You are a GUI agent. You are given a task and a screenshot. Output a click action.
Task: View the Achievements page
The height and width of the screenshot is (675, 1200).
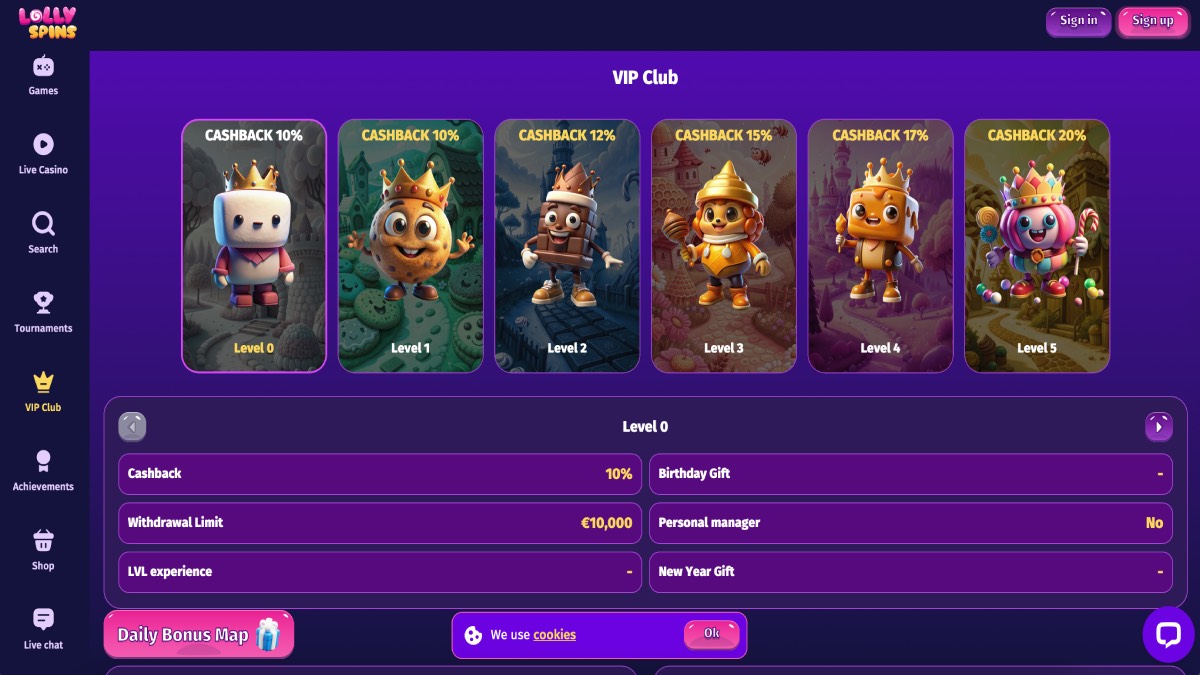point(43,470)
